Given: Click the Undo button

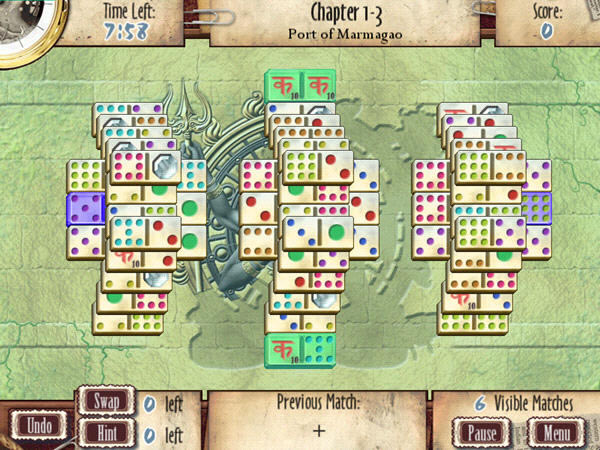Looking at the screenshot, I should (x=40, y=424).
